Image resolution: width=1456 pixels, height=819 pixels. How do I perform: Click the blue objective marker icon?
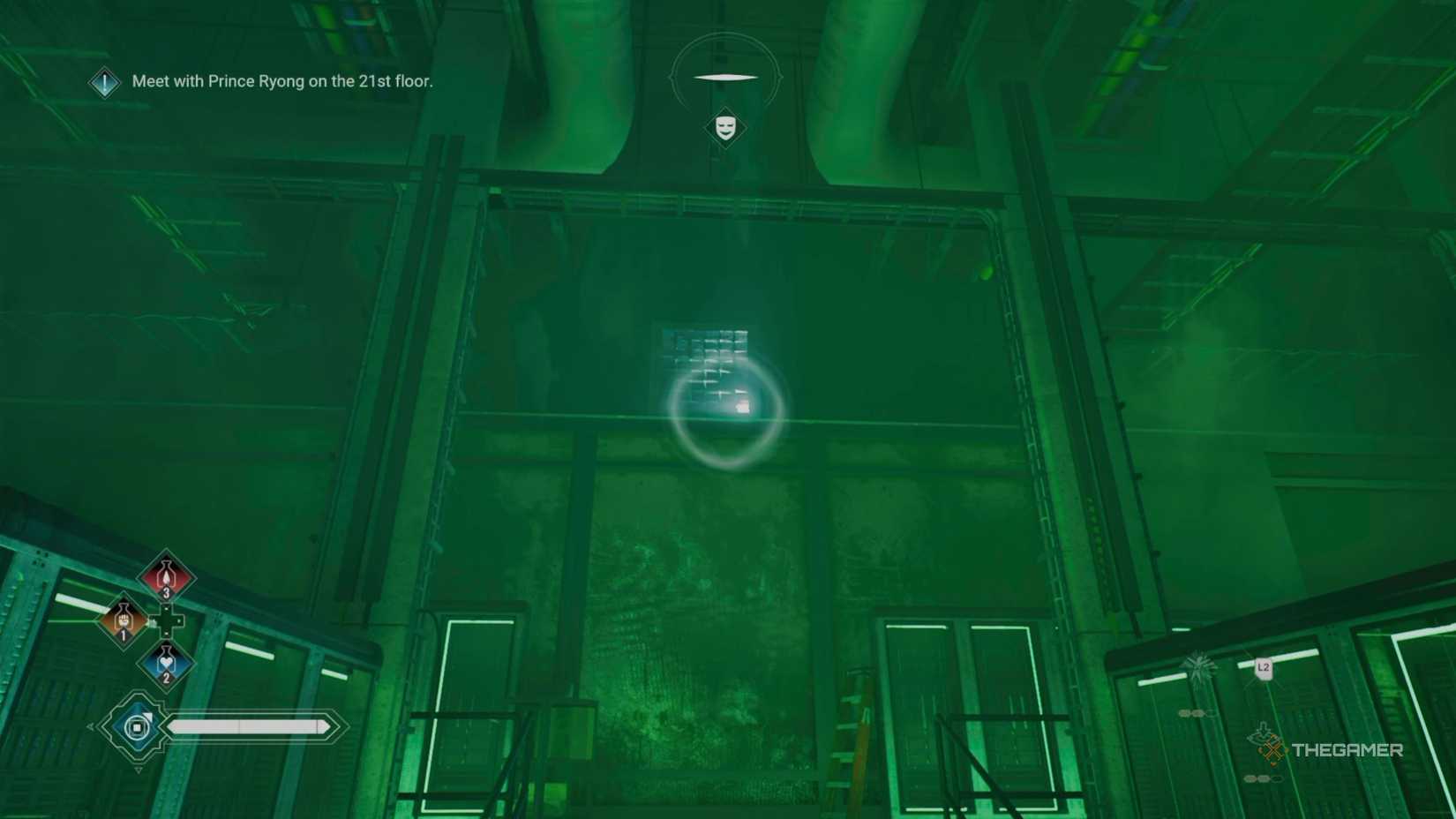(104, 84)
